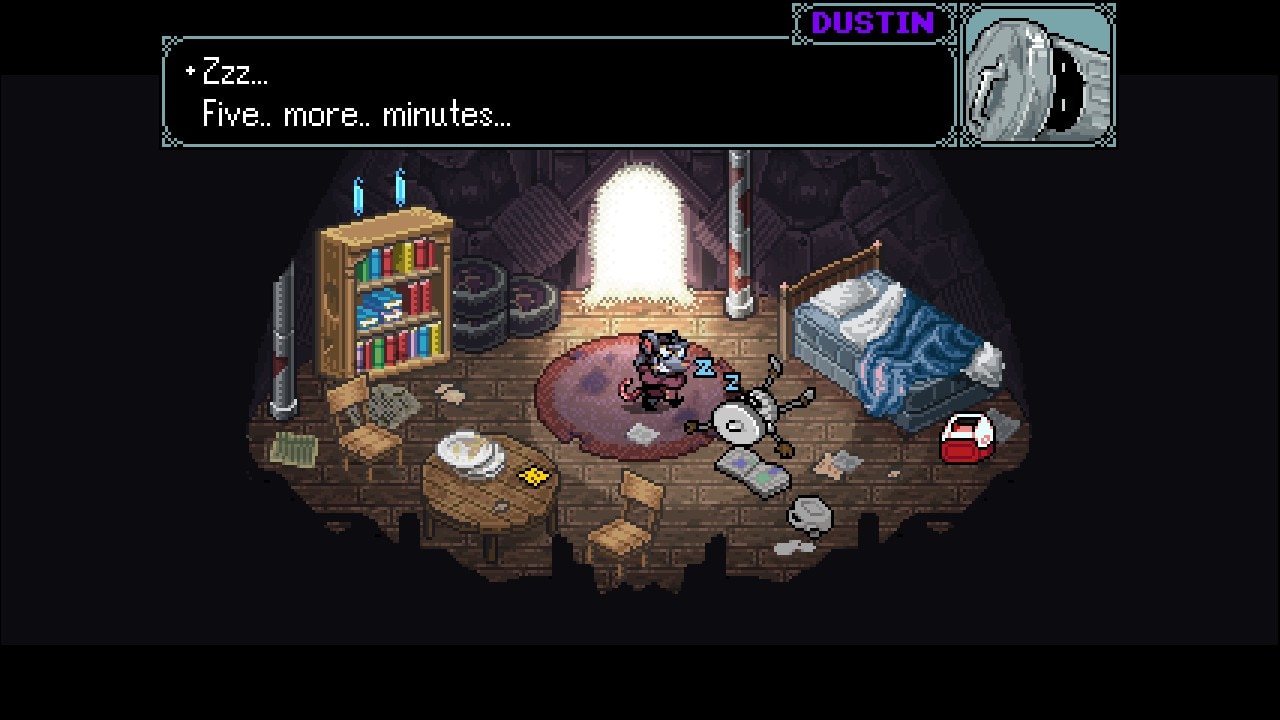The image size is (1280, 720).
Task: Advance Dustin's "Five.. more.. minutes..." dialogue box
Action: click(x=560, y=93)
